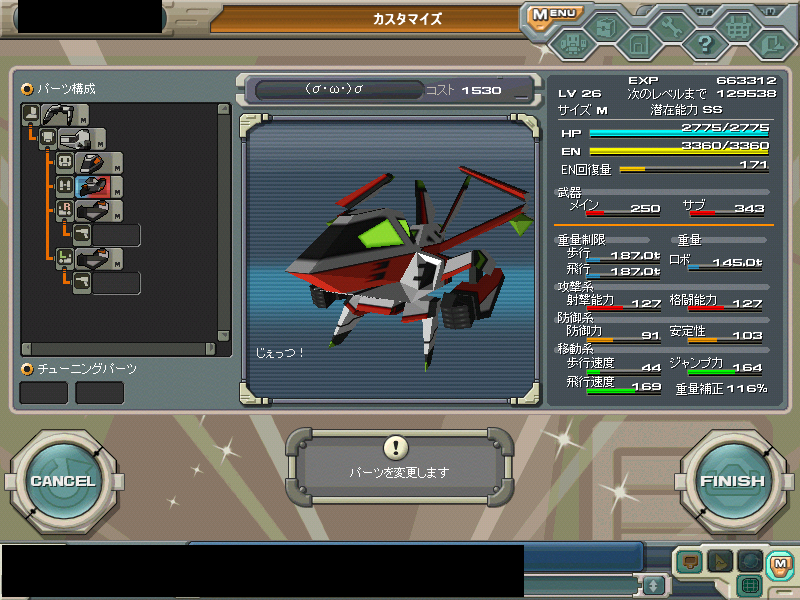Image resolution: width=800 pixels, height=600 pixels.
Task: Select the left arm part marked L
Action: coord(91,259)
